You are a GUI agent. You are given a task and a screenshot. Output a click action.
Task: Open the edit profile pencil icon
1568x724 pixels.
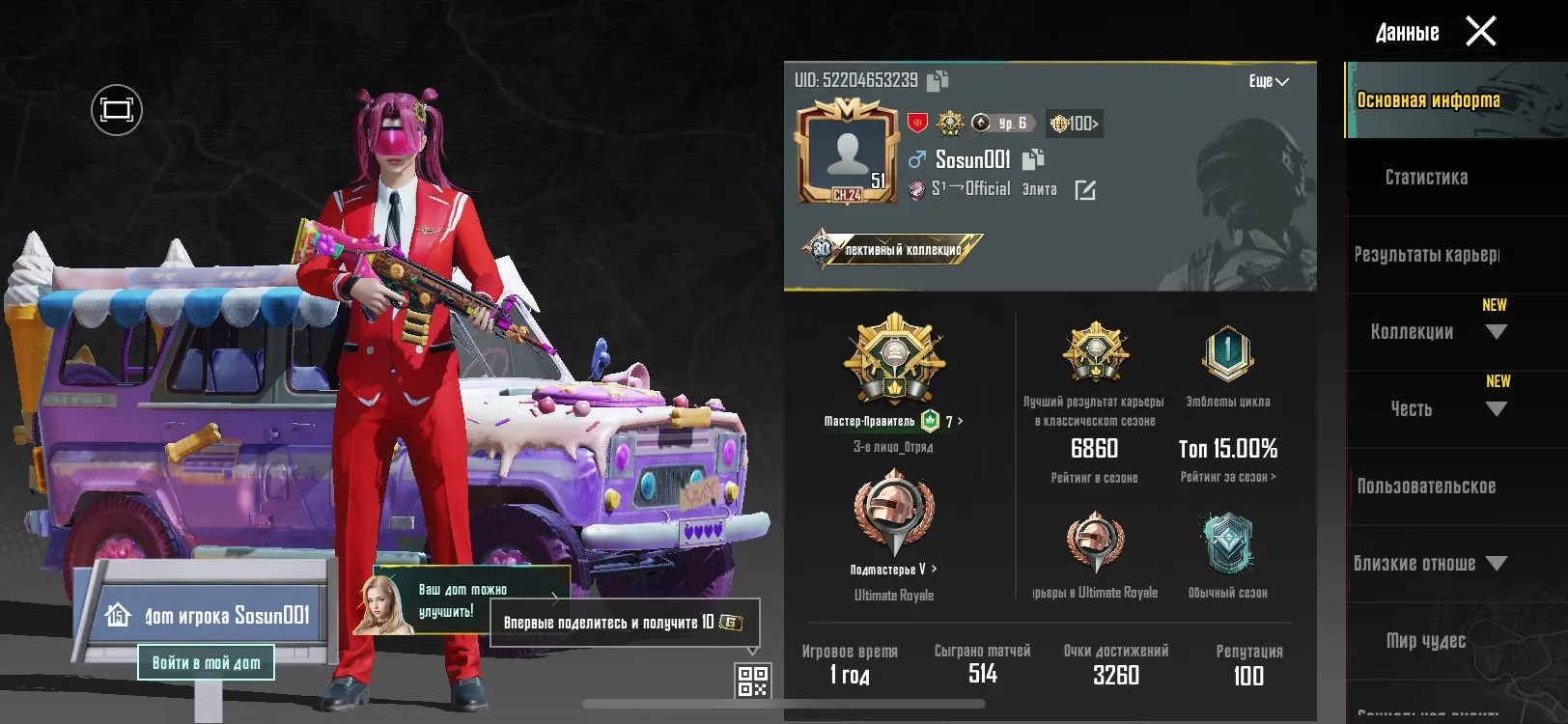tap(1086, 189)
